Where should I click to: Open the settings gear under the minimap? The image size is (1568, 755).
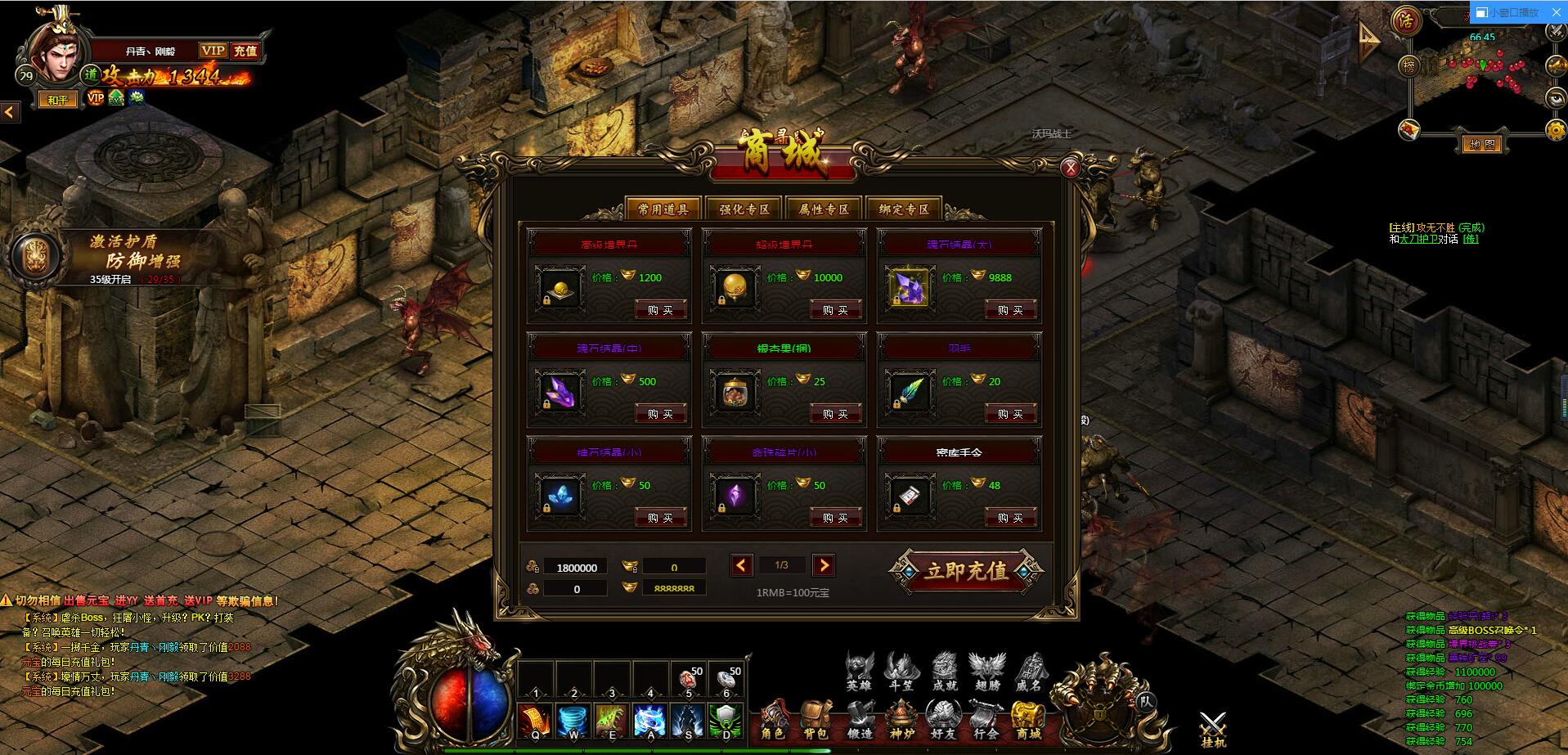[1556, 129]
